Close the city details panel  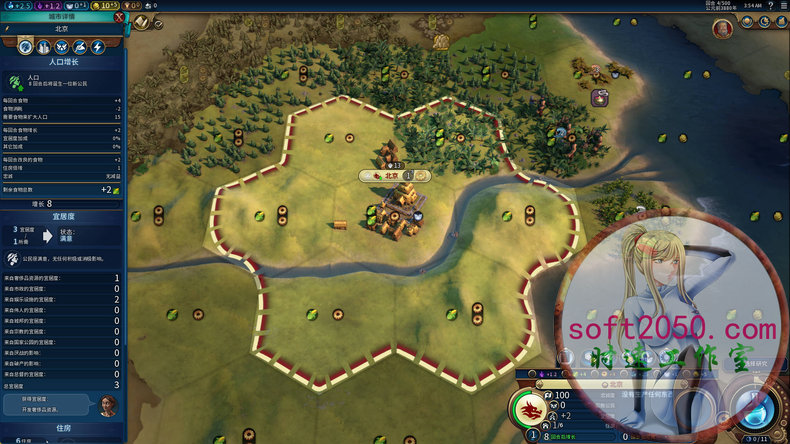tap(120, 16)
